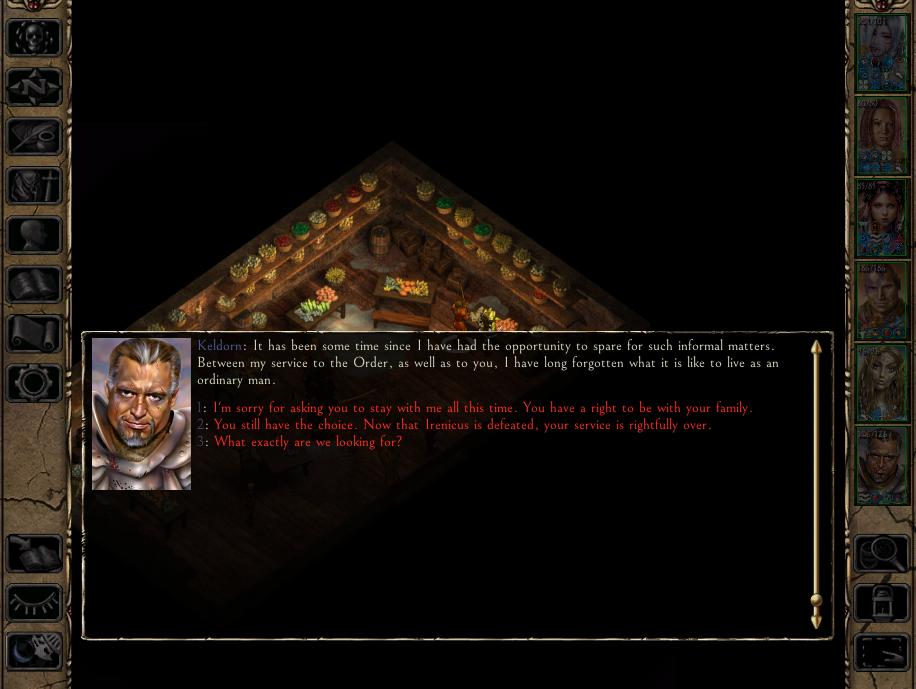Open the priest scroll icon
Image resolution: width=916 pixels, height=689 pixels.
35,333
